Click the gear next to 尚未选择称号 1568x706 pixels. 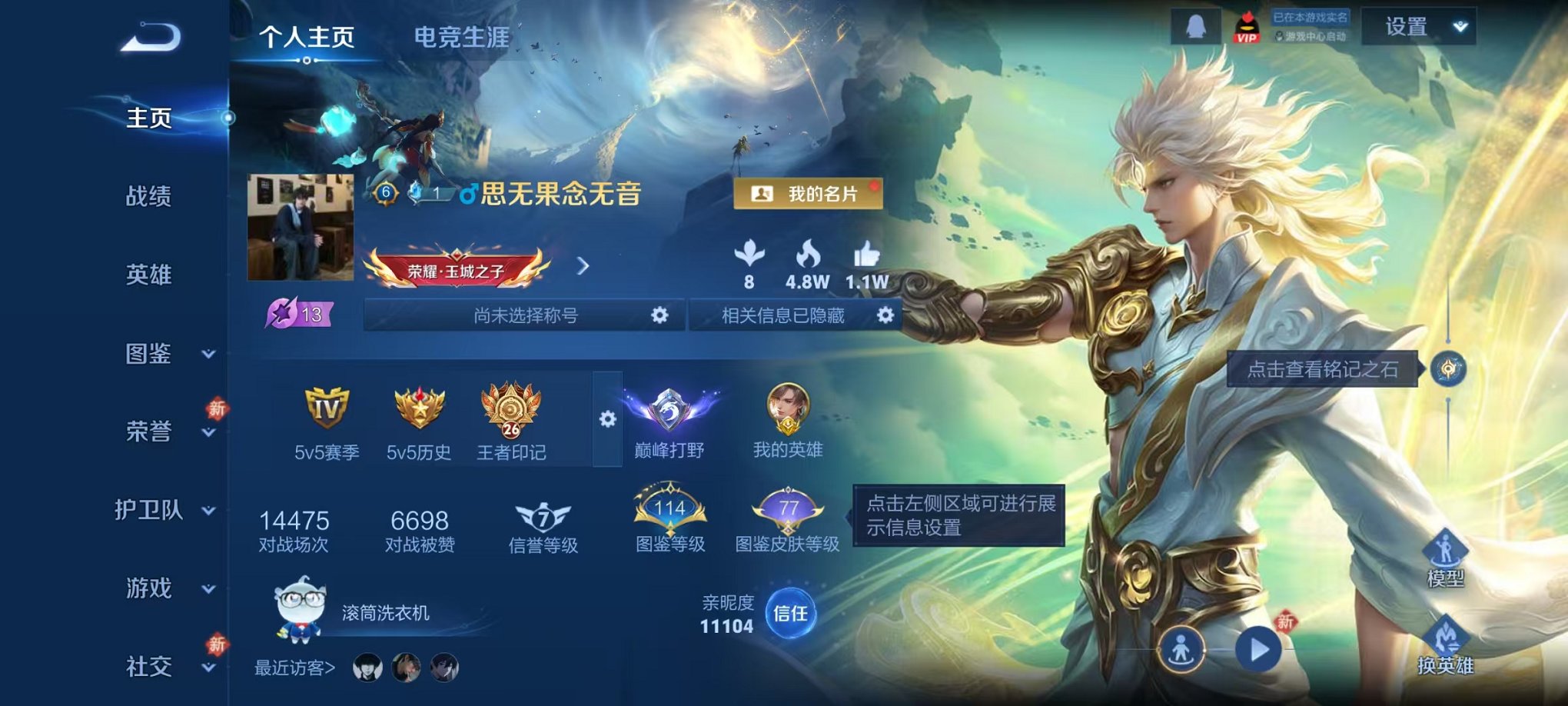[x=661, y=315]
